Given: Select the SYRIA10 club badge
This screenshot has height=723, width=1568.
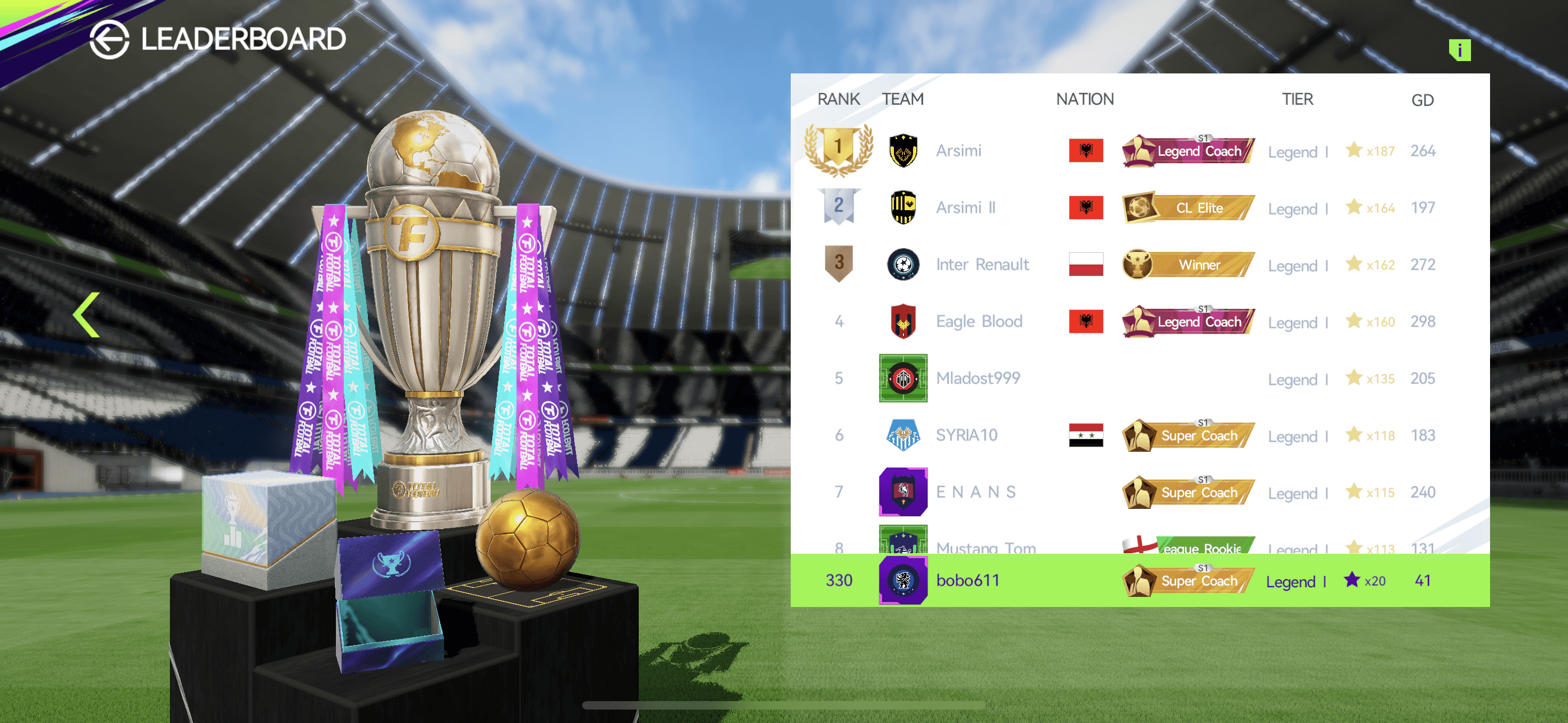Looking at the screenshot, I should [903, 434].
